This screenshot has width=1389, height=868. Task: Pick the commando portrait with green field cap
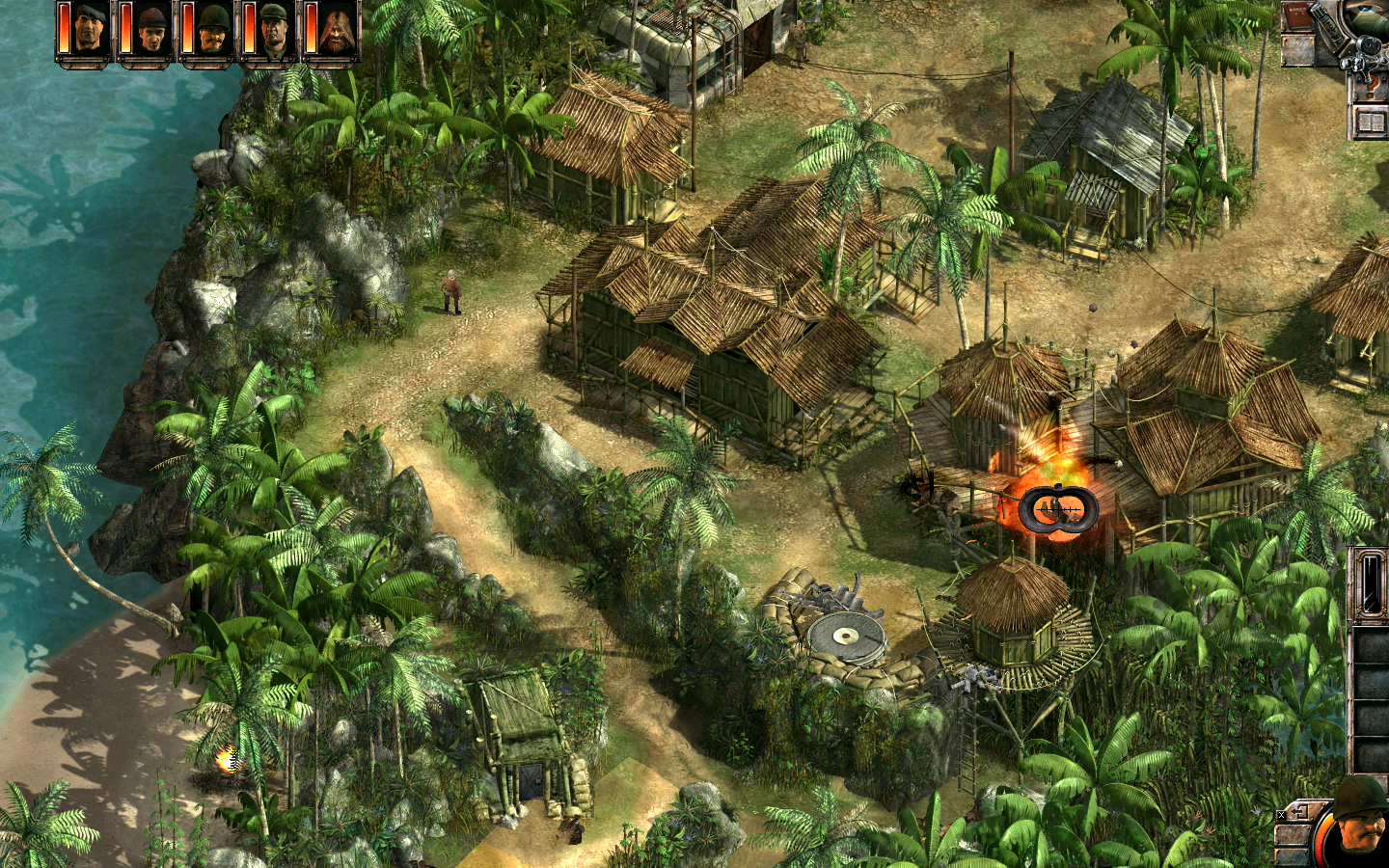(273, 31)
